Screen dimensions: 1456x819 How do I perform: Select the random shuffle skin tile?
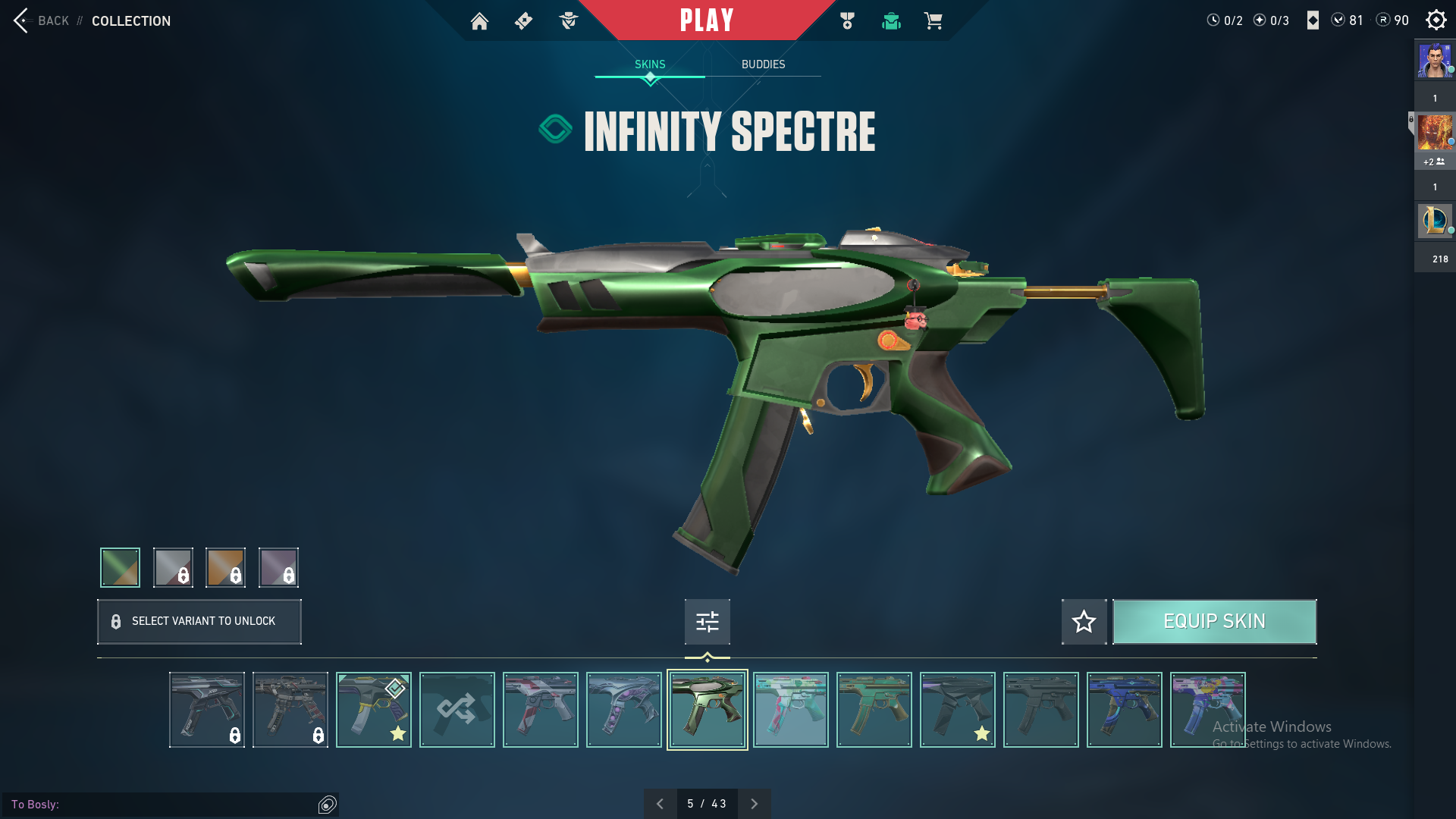(457, 710)
